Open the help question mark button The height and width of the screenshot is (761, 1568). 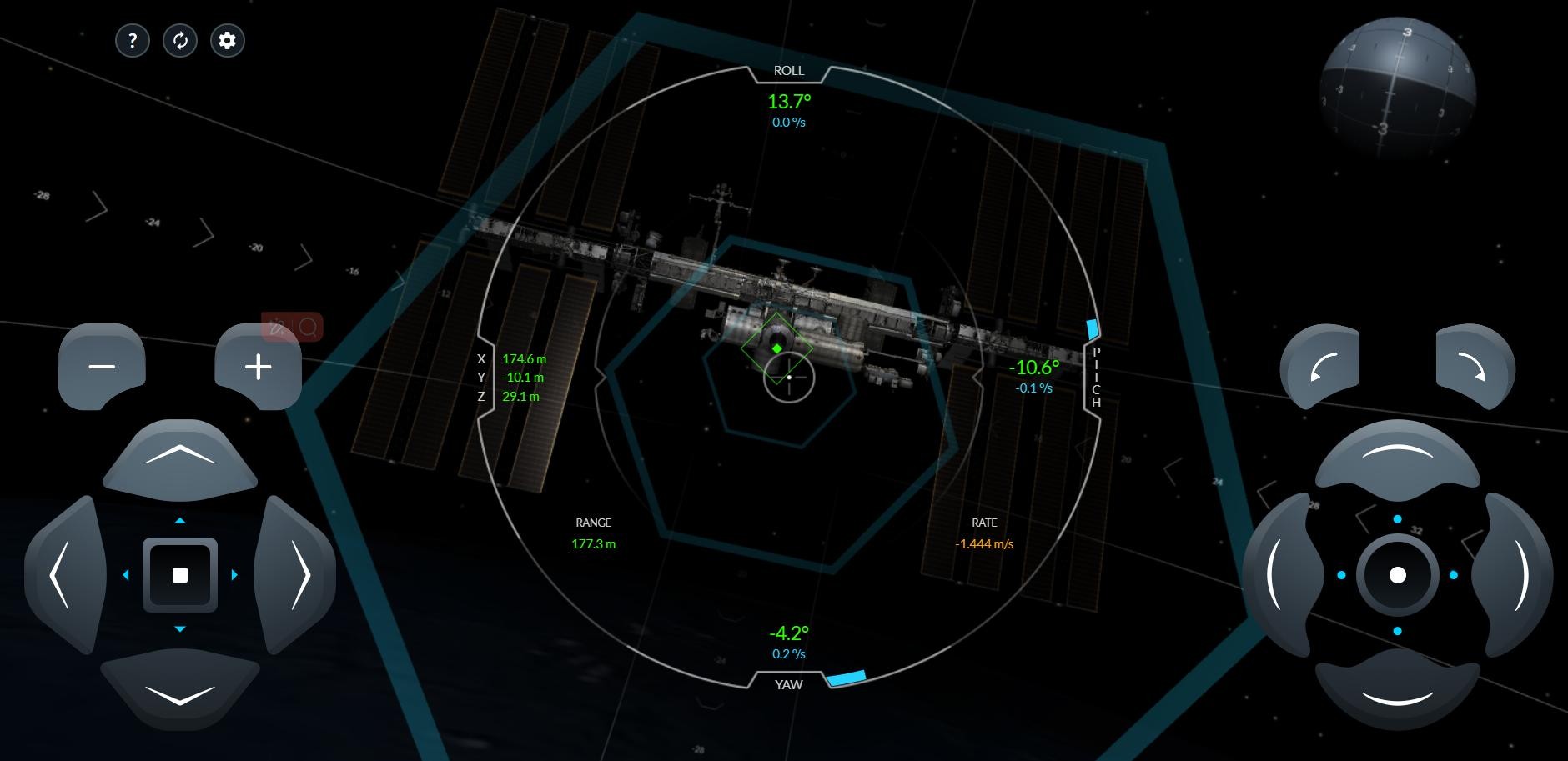133,40
